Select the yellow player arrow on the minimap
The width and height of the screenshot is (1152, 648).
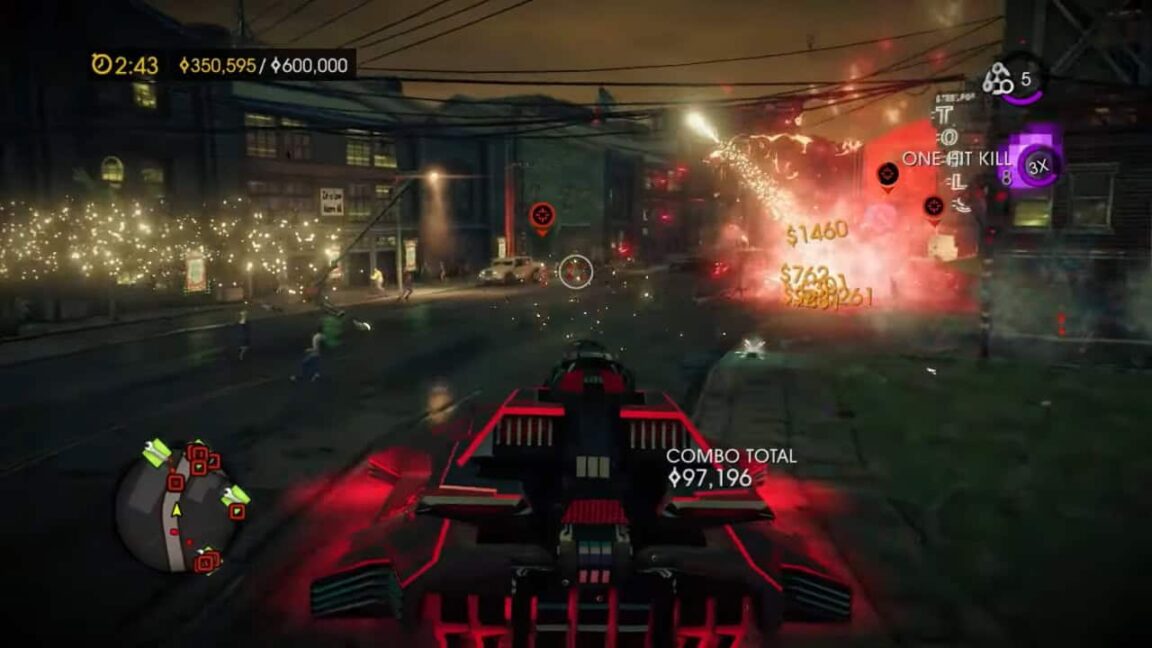click(x=177, y=510)
